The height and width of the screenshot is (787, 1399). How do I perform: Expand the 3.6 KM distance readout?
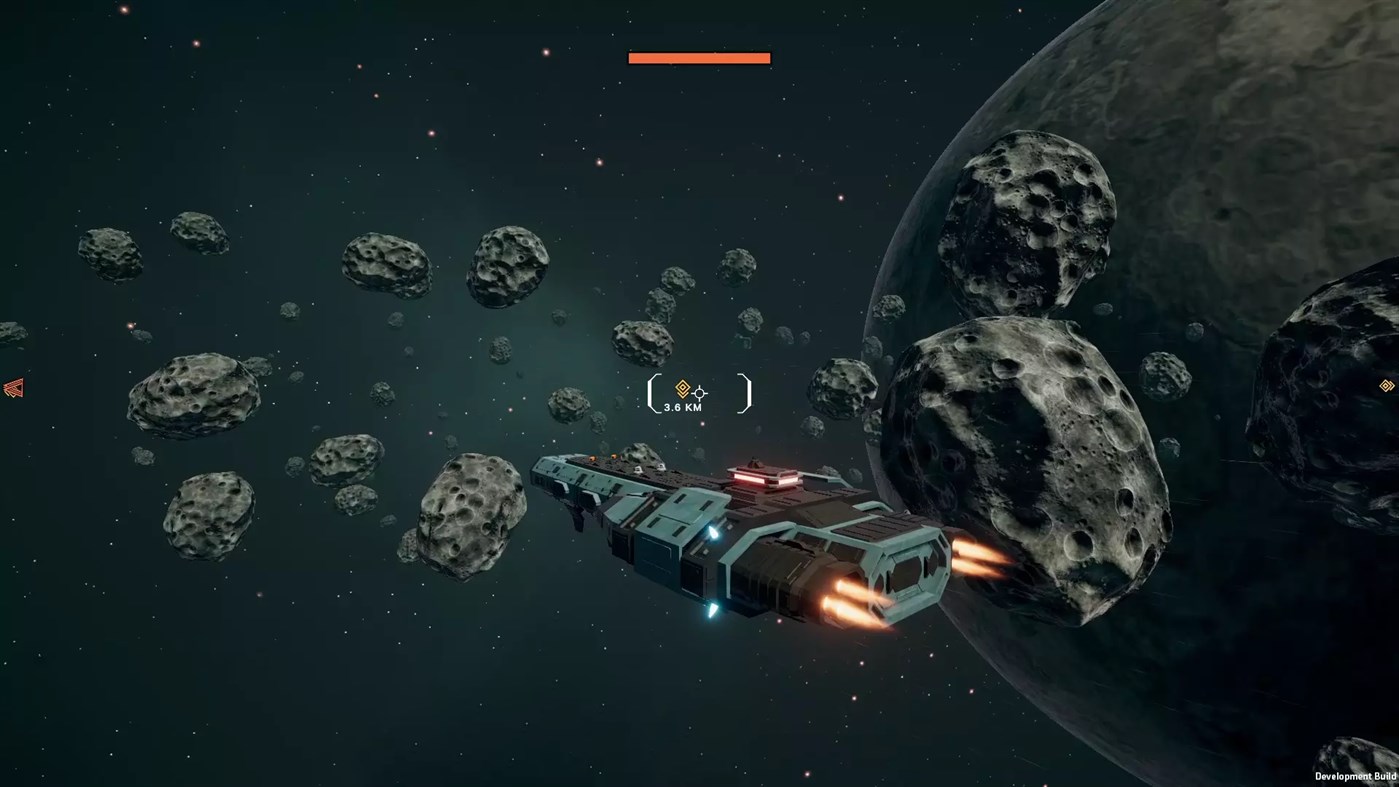coord(682,407)
